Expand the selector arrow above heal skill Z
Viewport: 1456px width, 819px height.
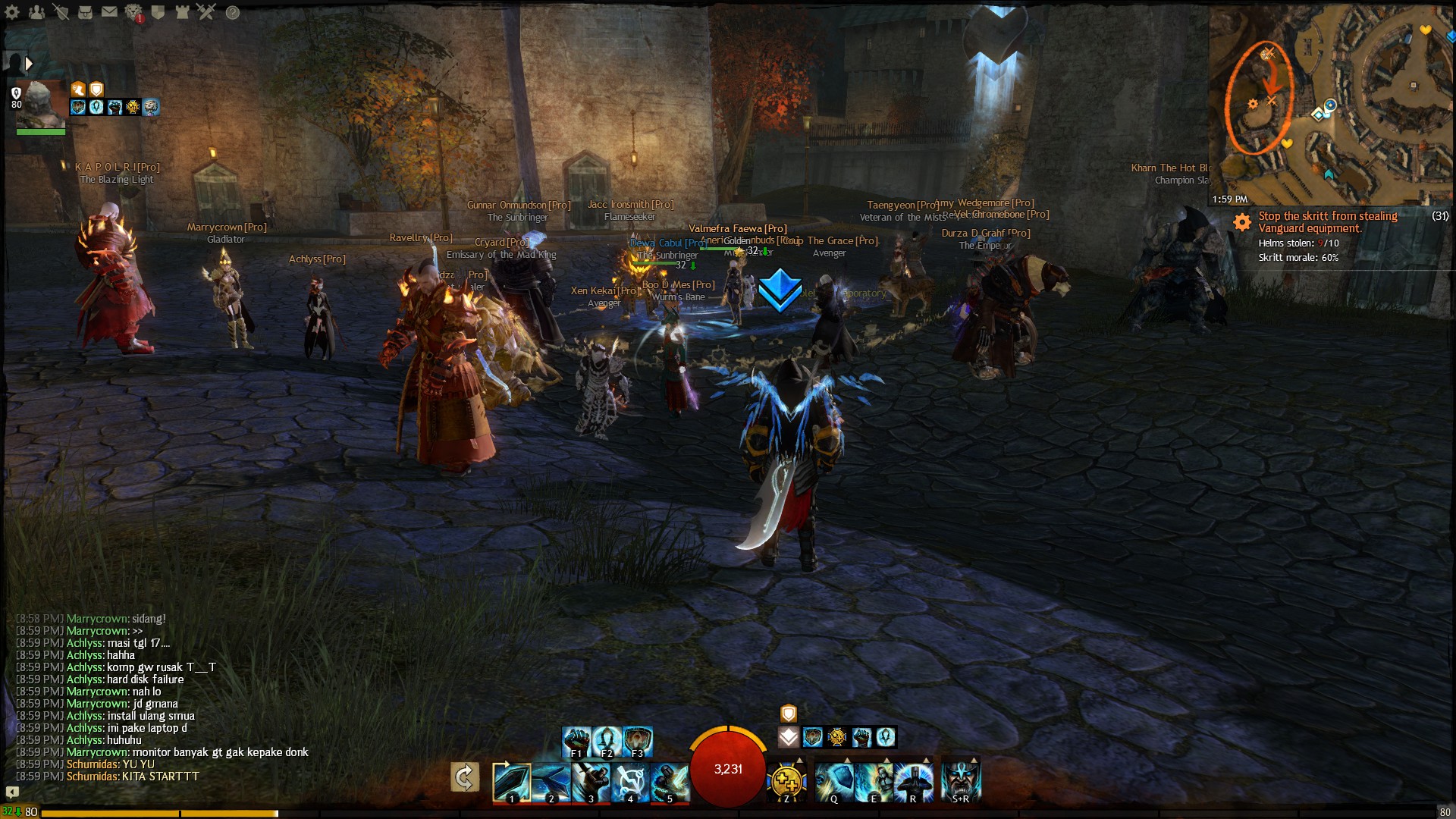798,759
